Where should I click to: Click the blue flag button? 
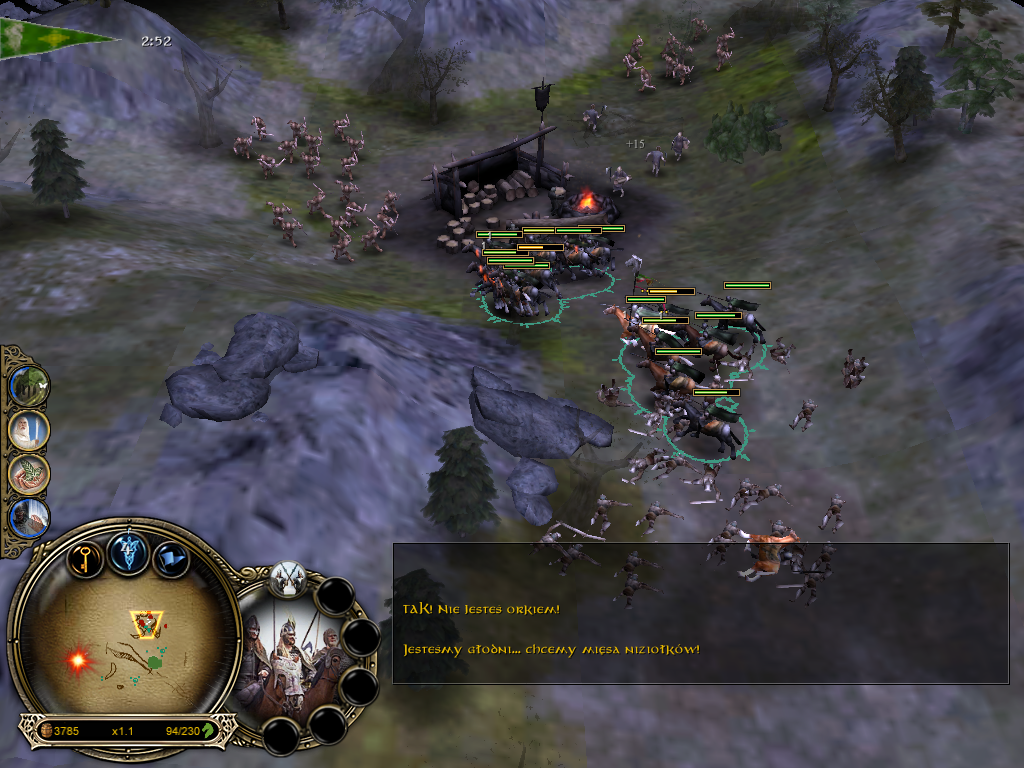click(x=171, y=557)
